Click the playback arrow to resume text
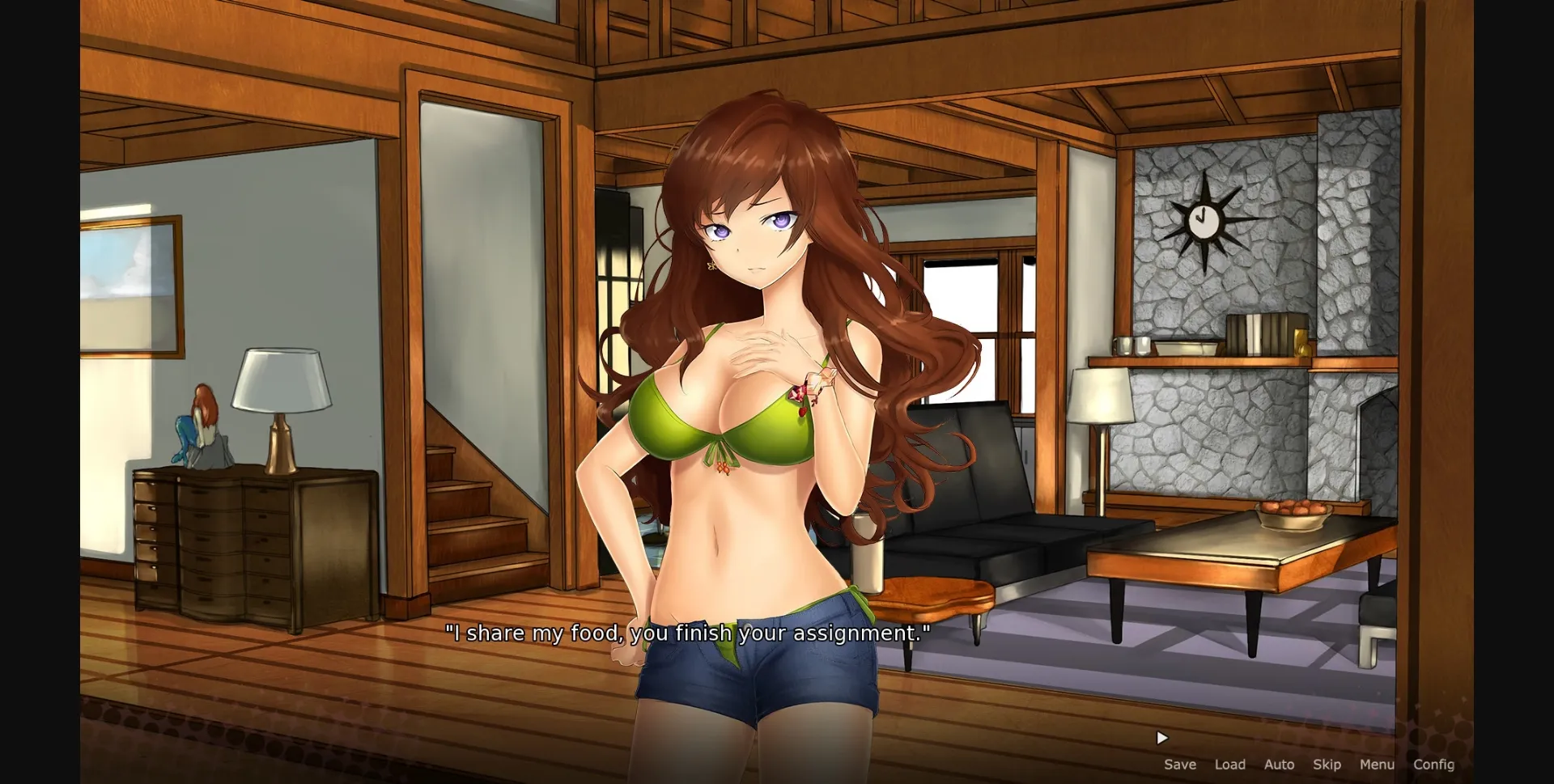 pos(1161,737)
